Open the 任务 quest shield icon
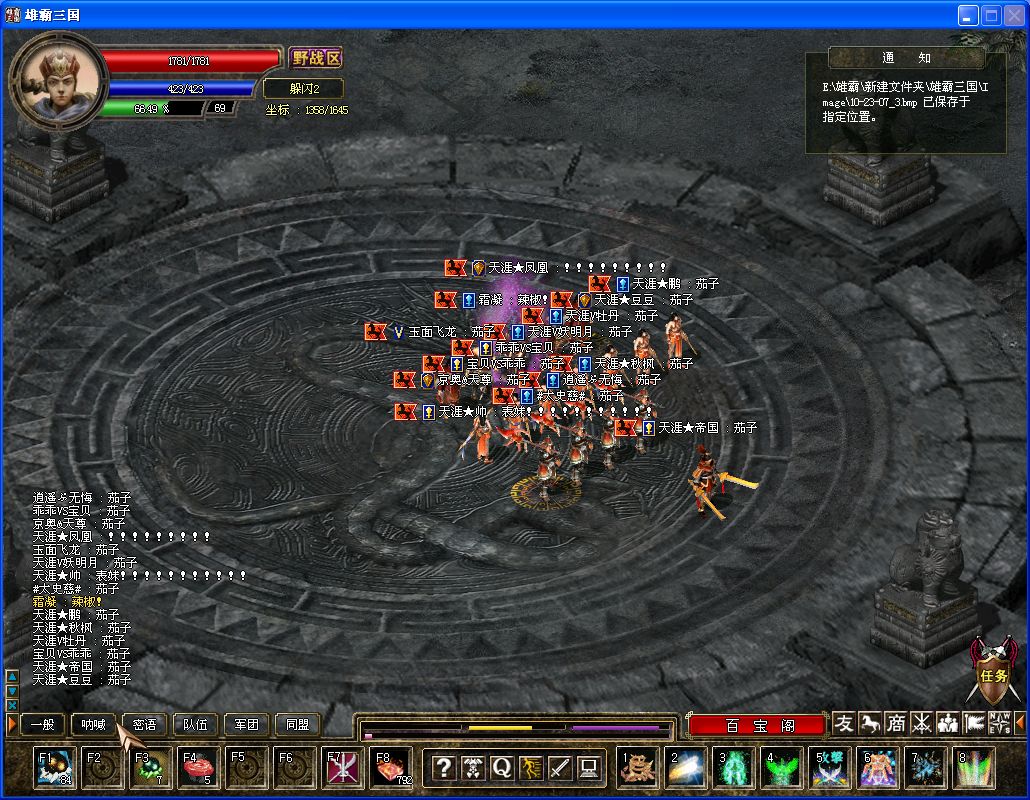Screen dimensions: 1030x800 [x=992, y=672]
